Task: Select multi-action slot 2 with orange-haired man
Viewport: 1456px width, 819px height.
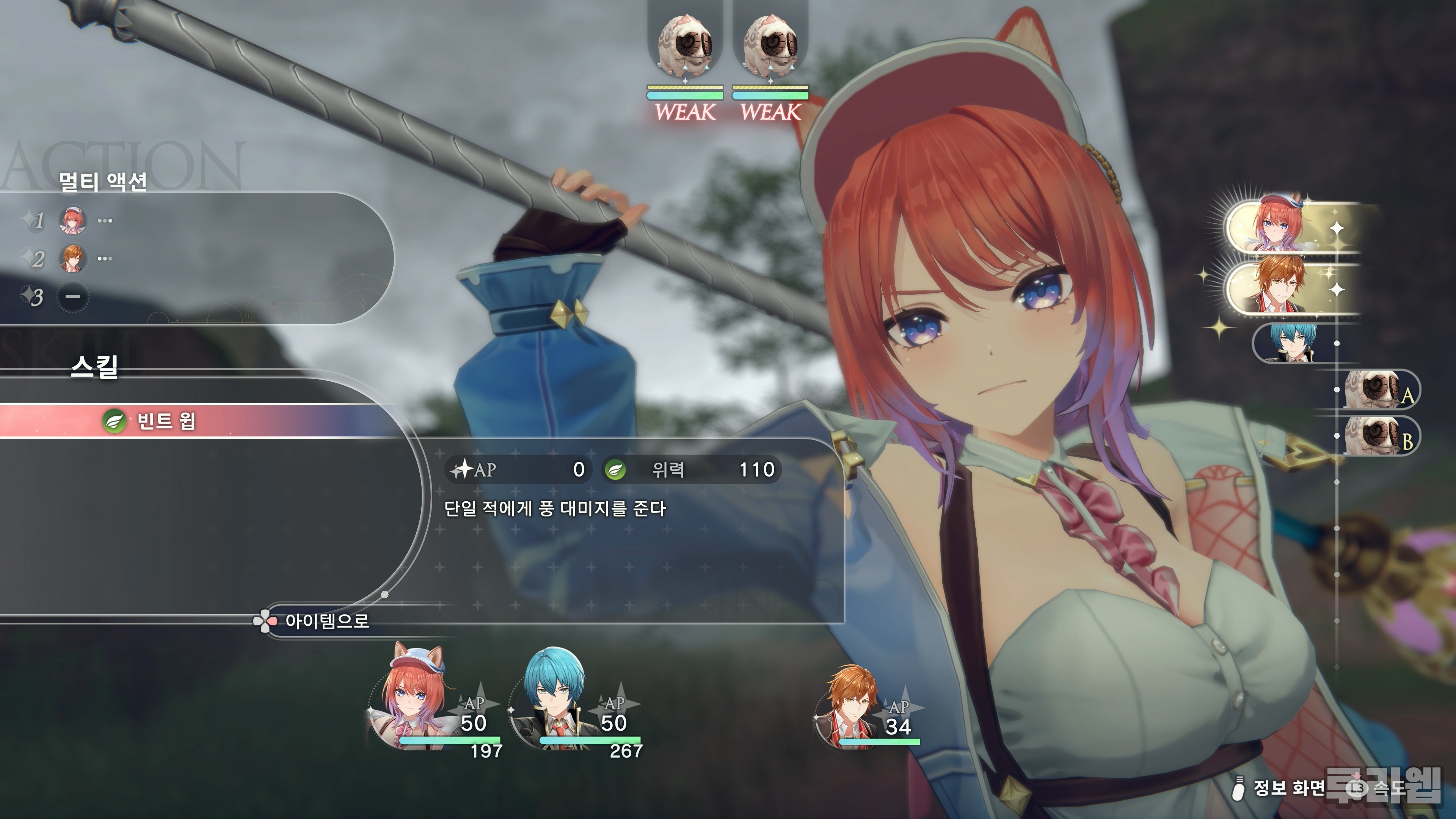Action: point(73,258)
